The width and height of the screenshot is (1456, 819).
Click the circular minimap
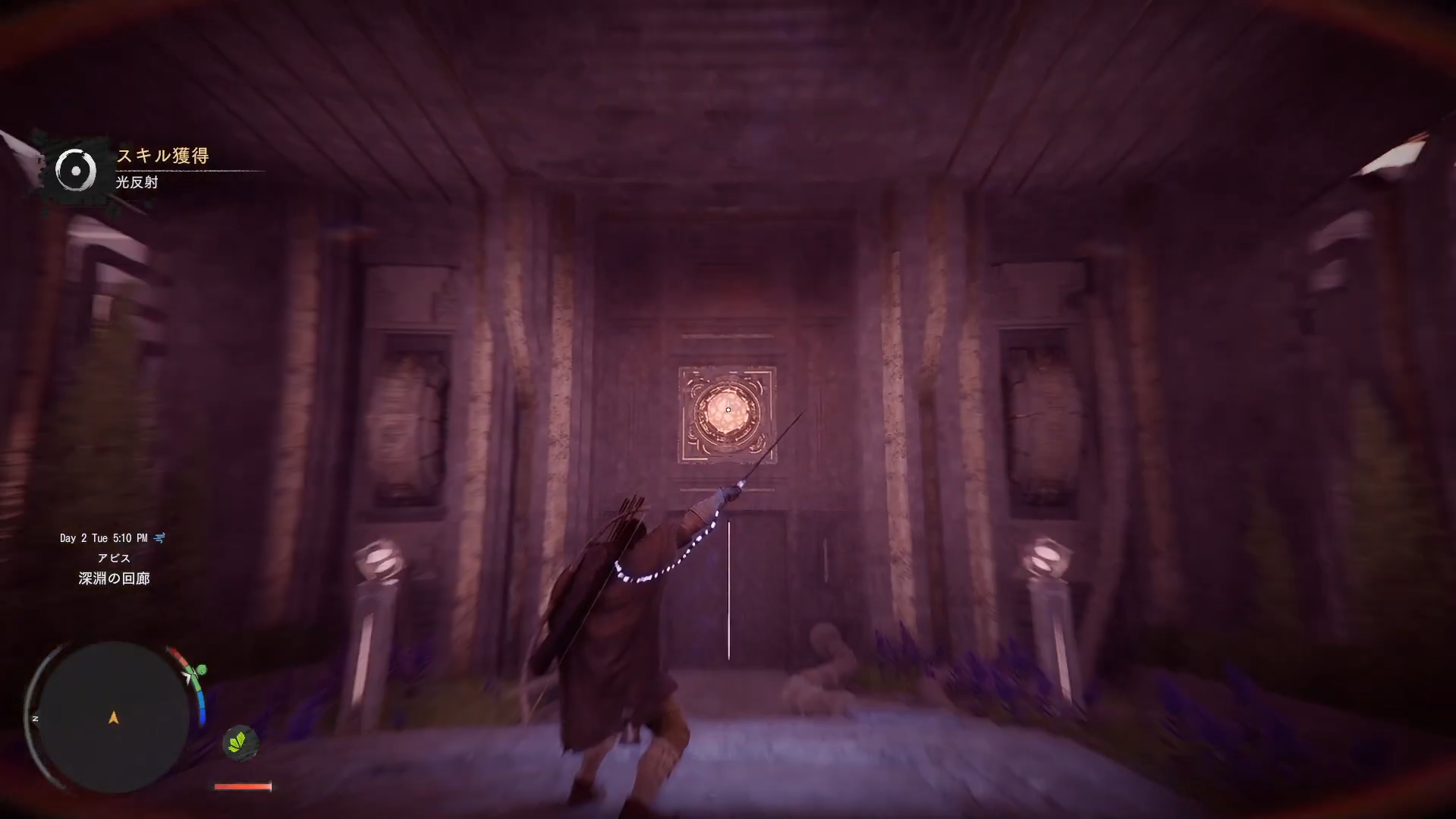[113, 717]
